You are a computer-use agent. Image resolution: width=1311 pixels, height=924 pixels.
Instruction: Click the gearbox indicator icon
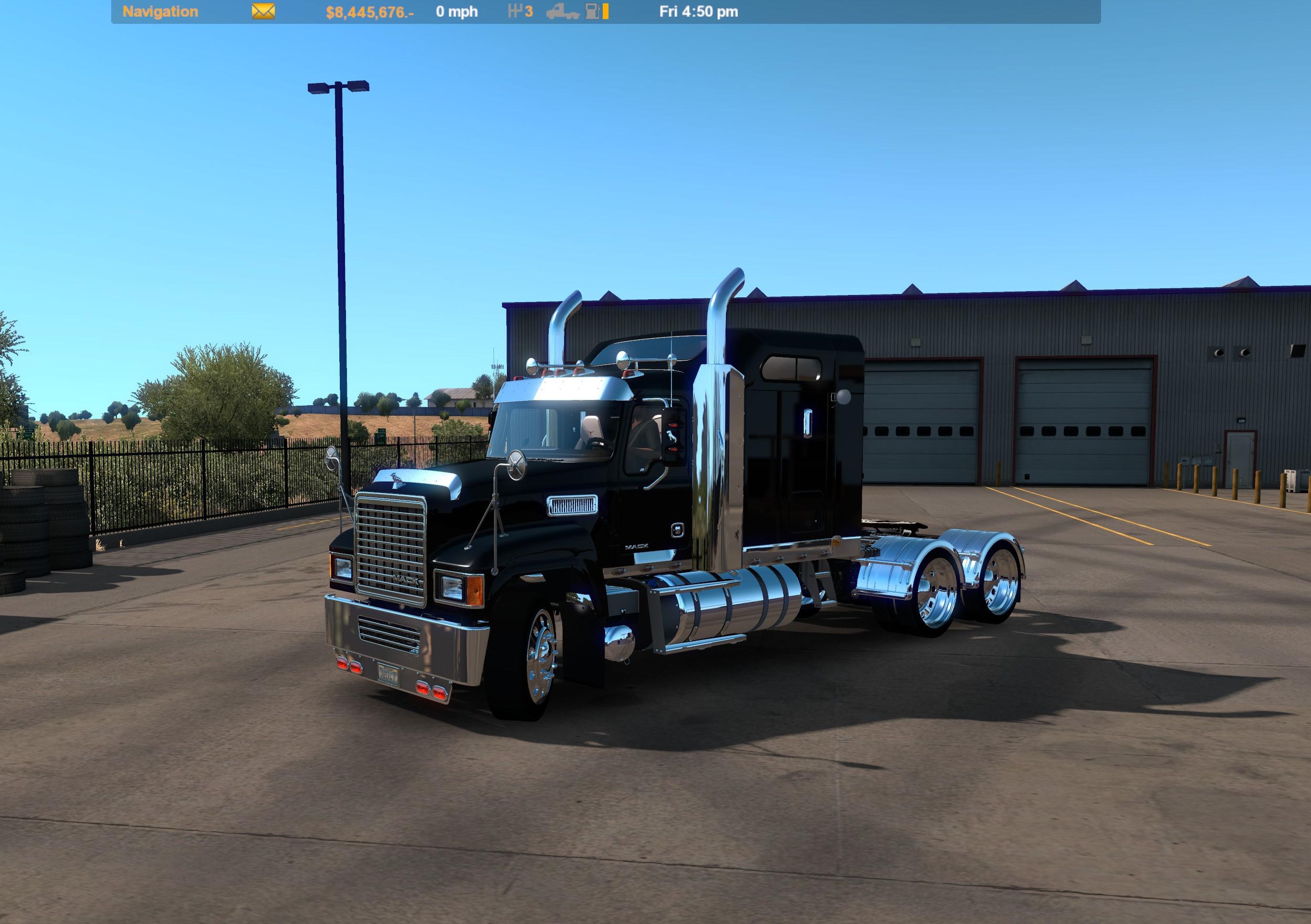tap(514, 11)
